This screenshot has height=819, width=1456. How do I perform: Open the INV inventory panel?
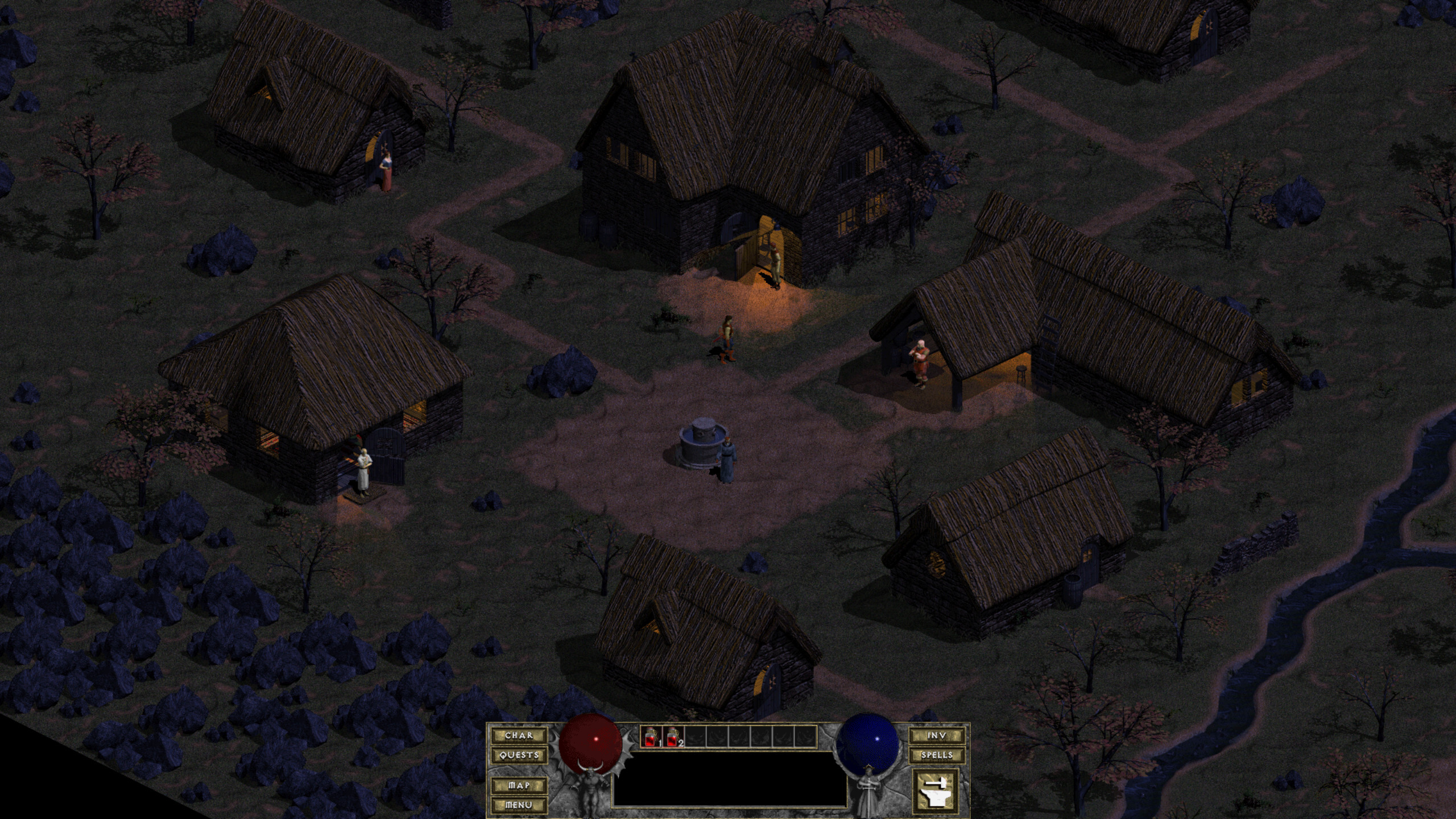pos(937,735)
